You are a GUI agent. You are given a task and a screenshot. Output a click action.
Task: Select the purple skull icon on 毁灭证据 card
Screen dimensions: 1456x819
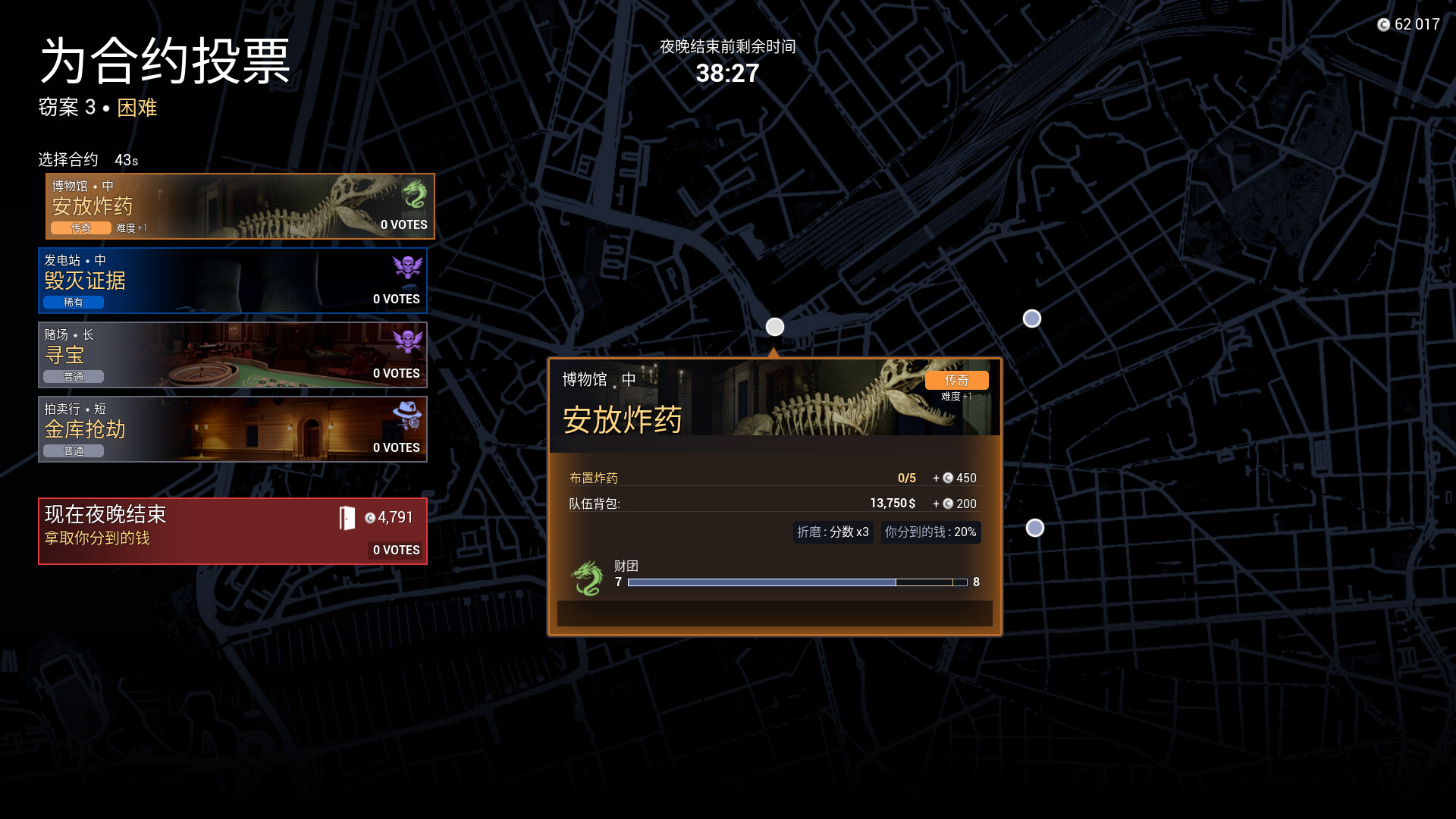click(x=408, y=268)
